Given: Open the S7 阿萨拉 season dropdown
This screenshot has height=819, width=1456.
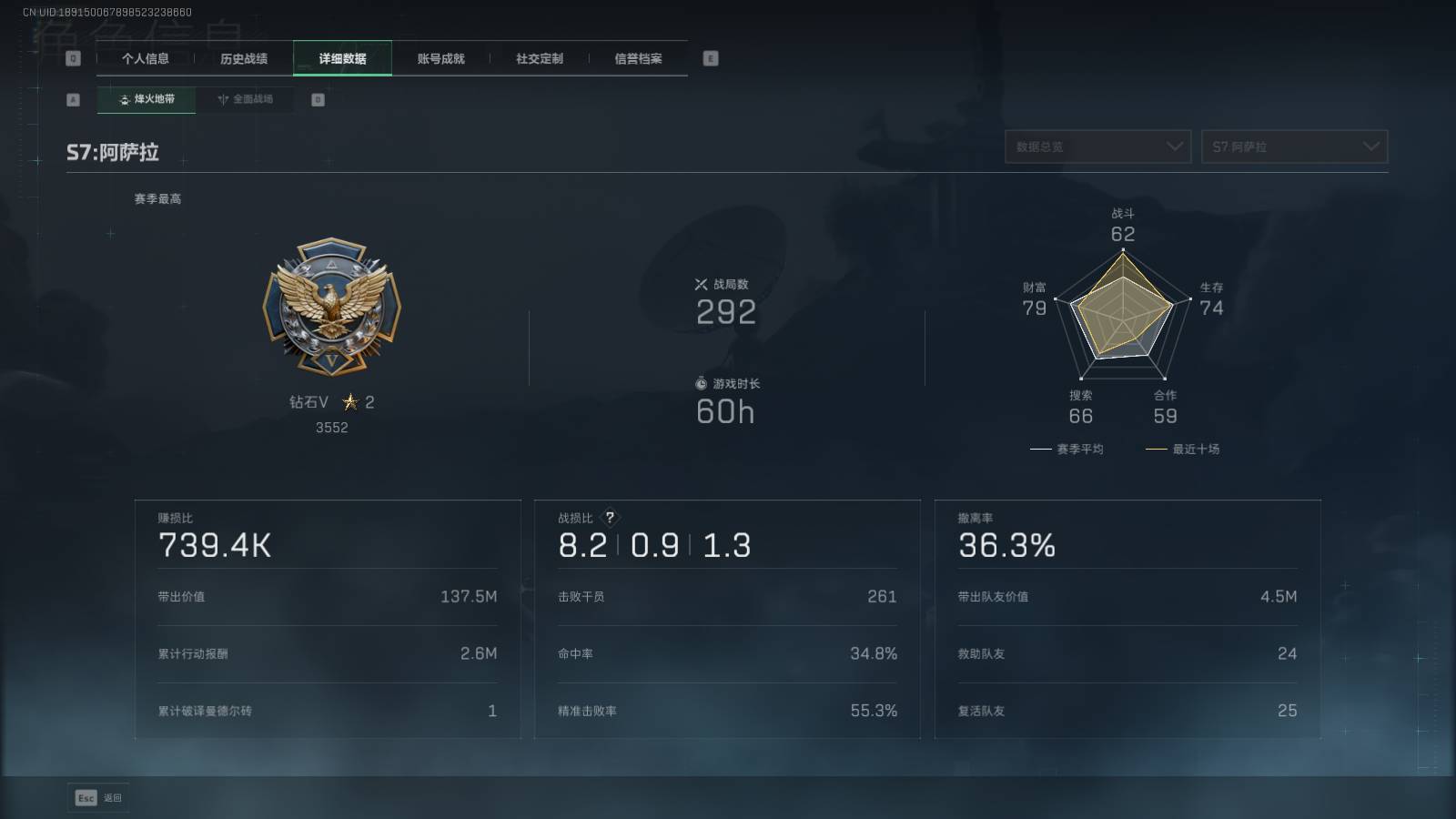Looking at the screenshot, I should 1294,147.
